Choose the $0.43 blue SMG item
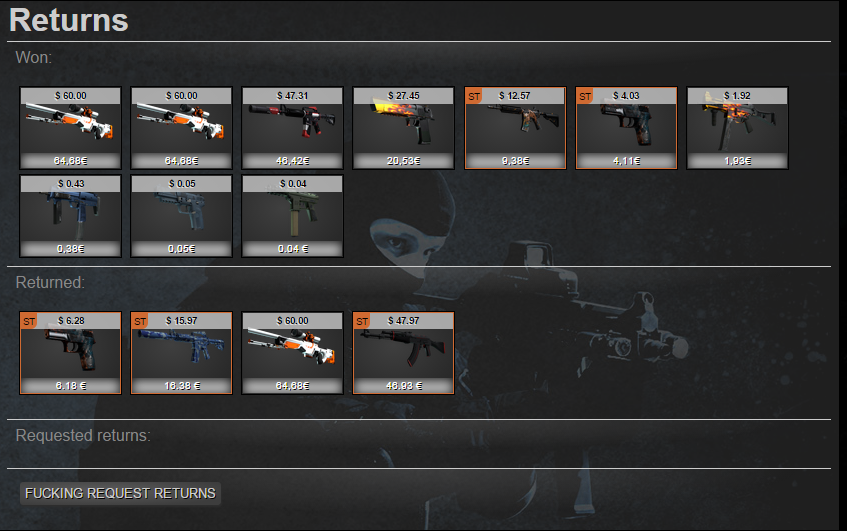Image resolution: width=847 pixels, height=531 pixels. click(71, 216)
